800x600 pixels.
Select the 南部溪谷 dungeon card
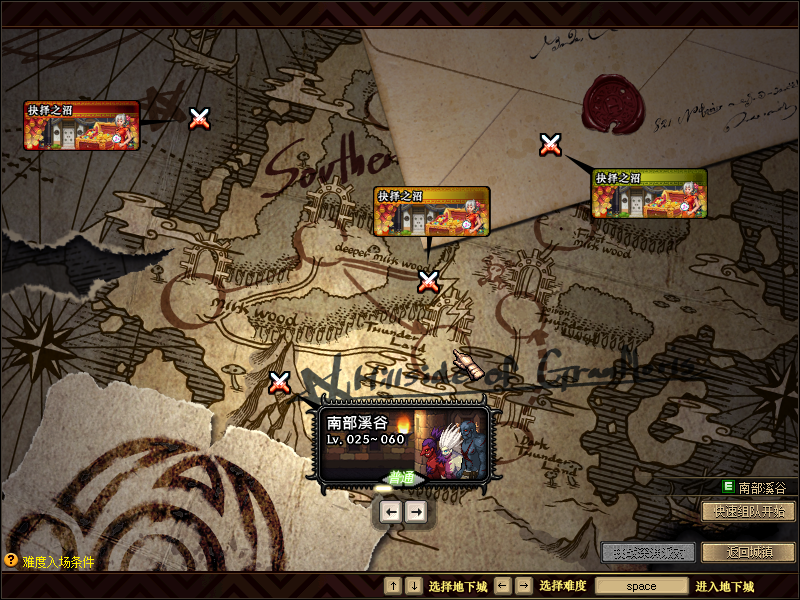point(403,441)
